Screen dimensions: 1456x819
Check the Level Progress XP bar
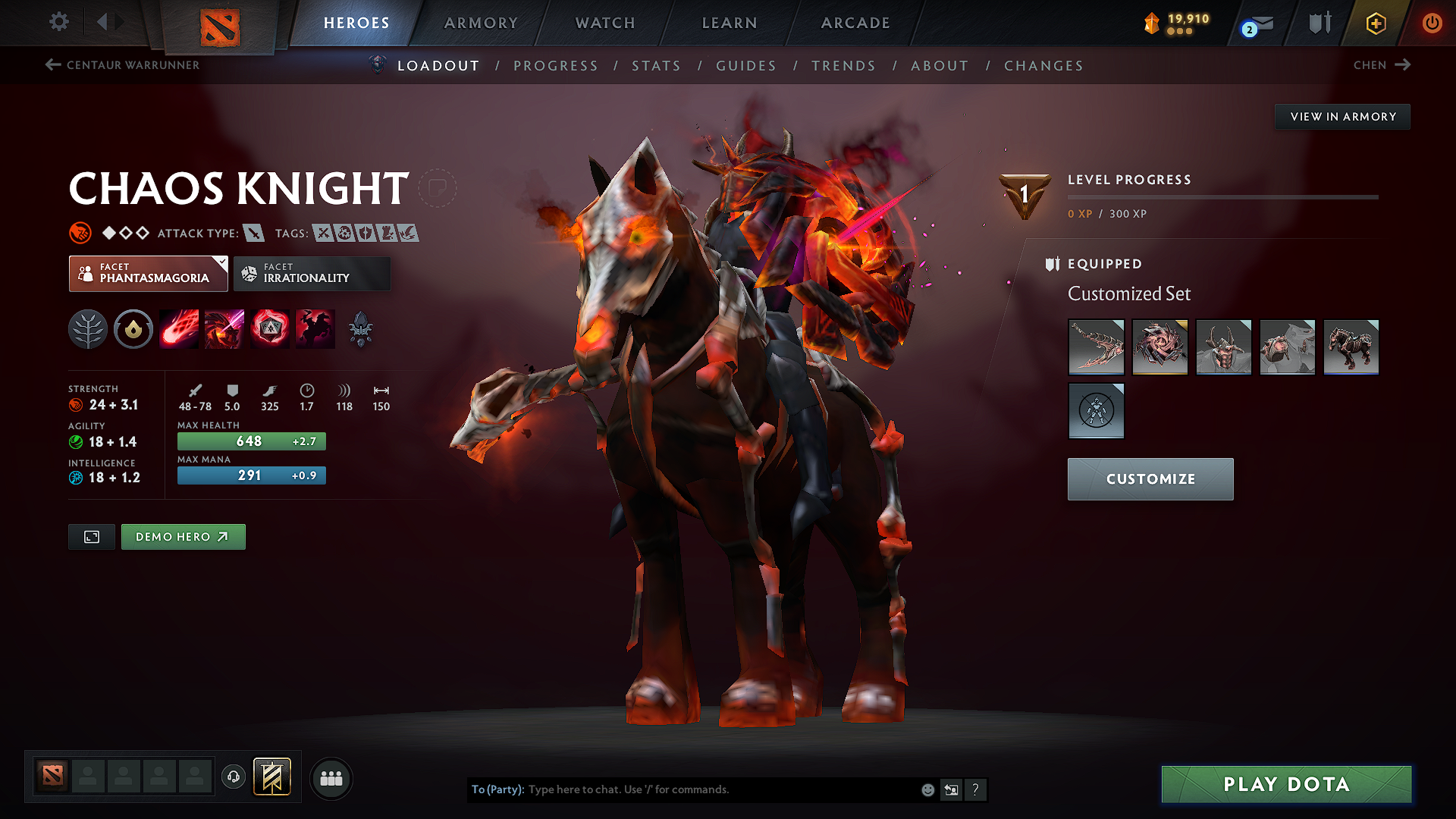tap(1223, 197)
